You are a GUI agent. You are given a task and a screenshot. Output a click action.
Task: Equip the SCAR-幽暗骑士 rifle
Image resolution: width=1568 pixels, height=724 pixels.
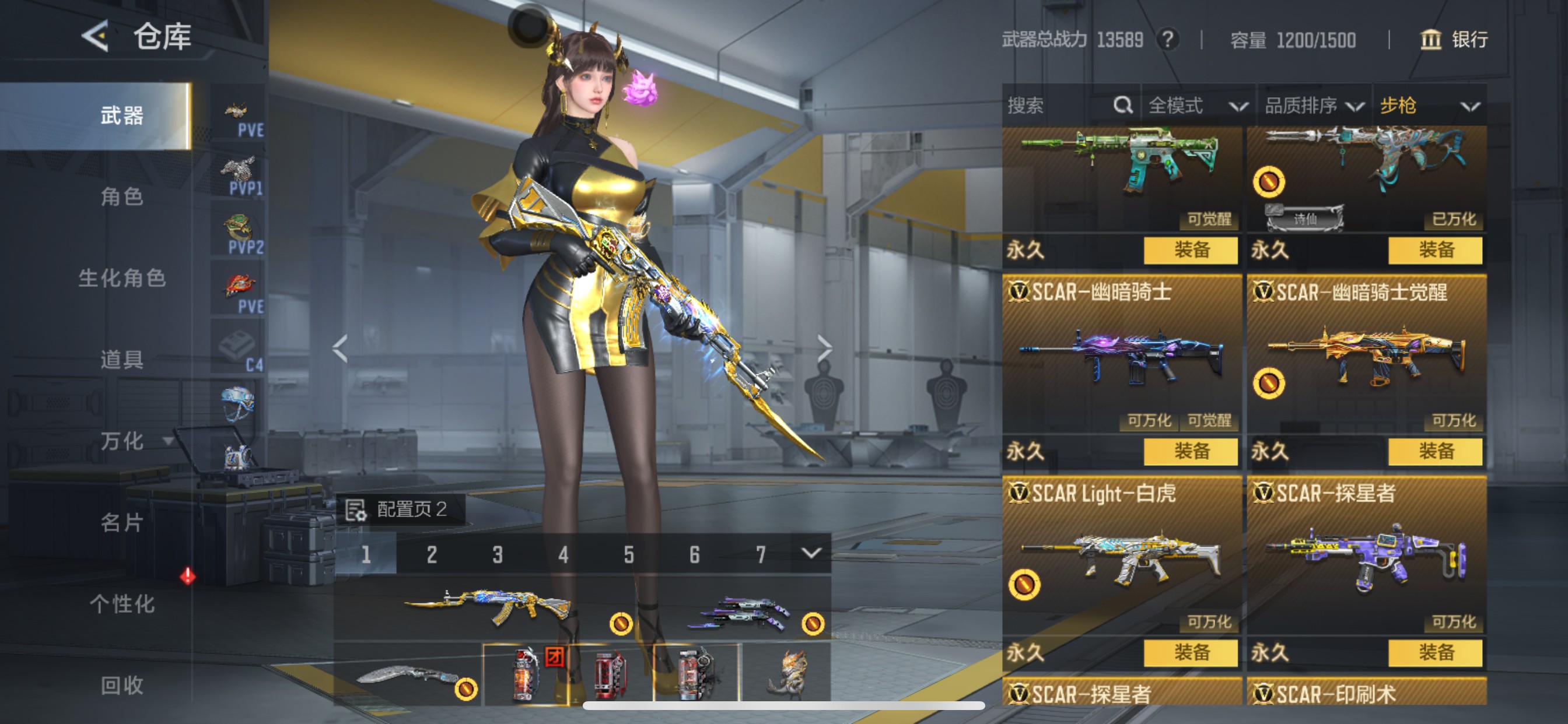(x=1190, y=451)
